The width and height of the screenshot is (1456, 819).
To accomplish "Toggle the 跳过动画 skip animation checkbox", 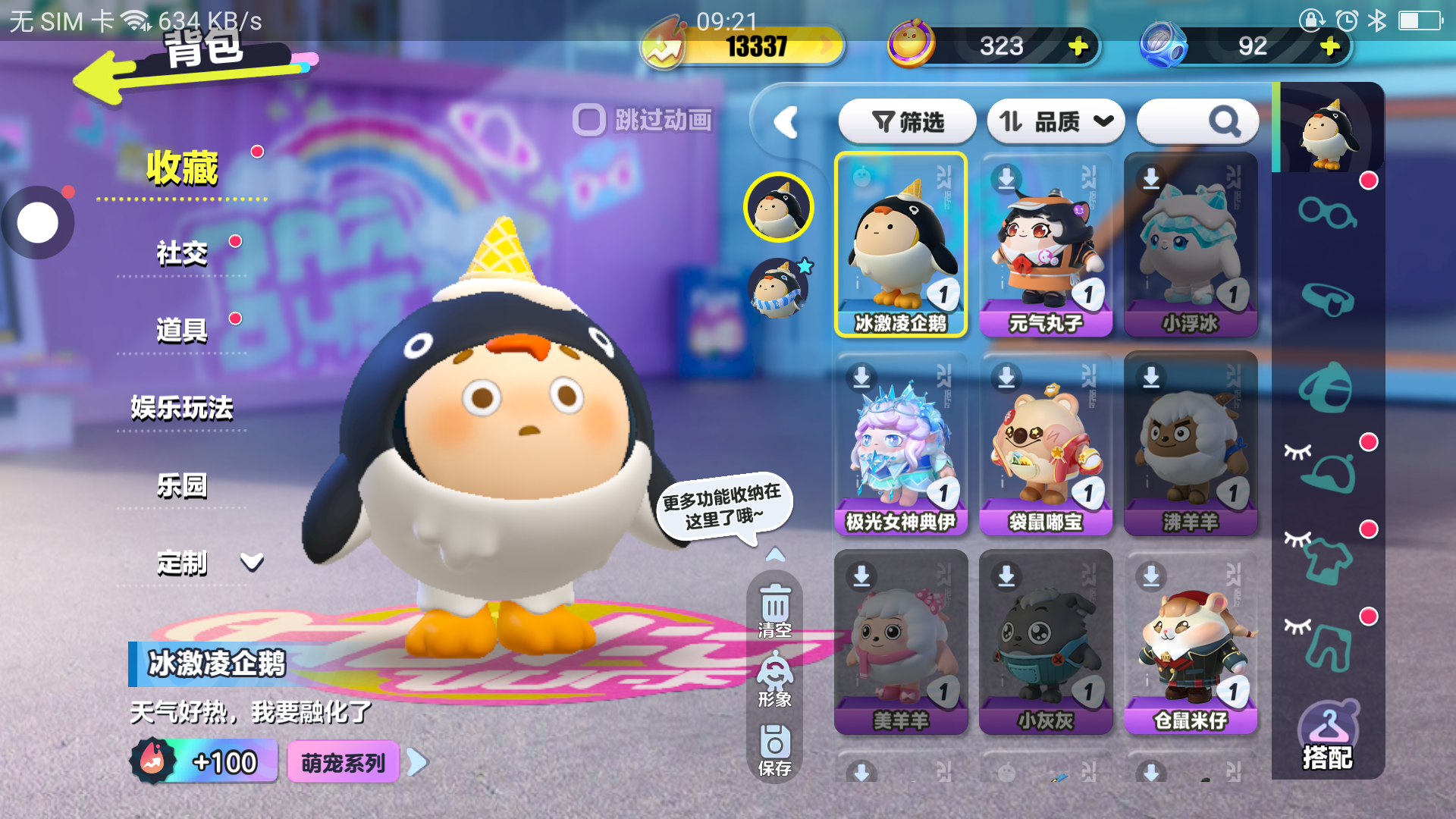I will [589, 120].
